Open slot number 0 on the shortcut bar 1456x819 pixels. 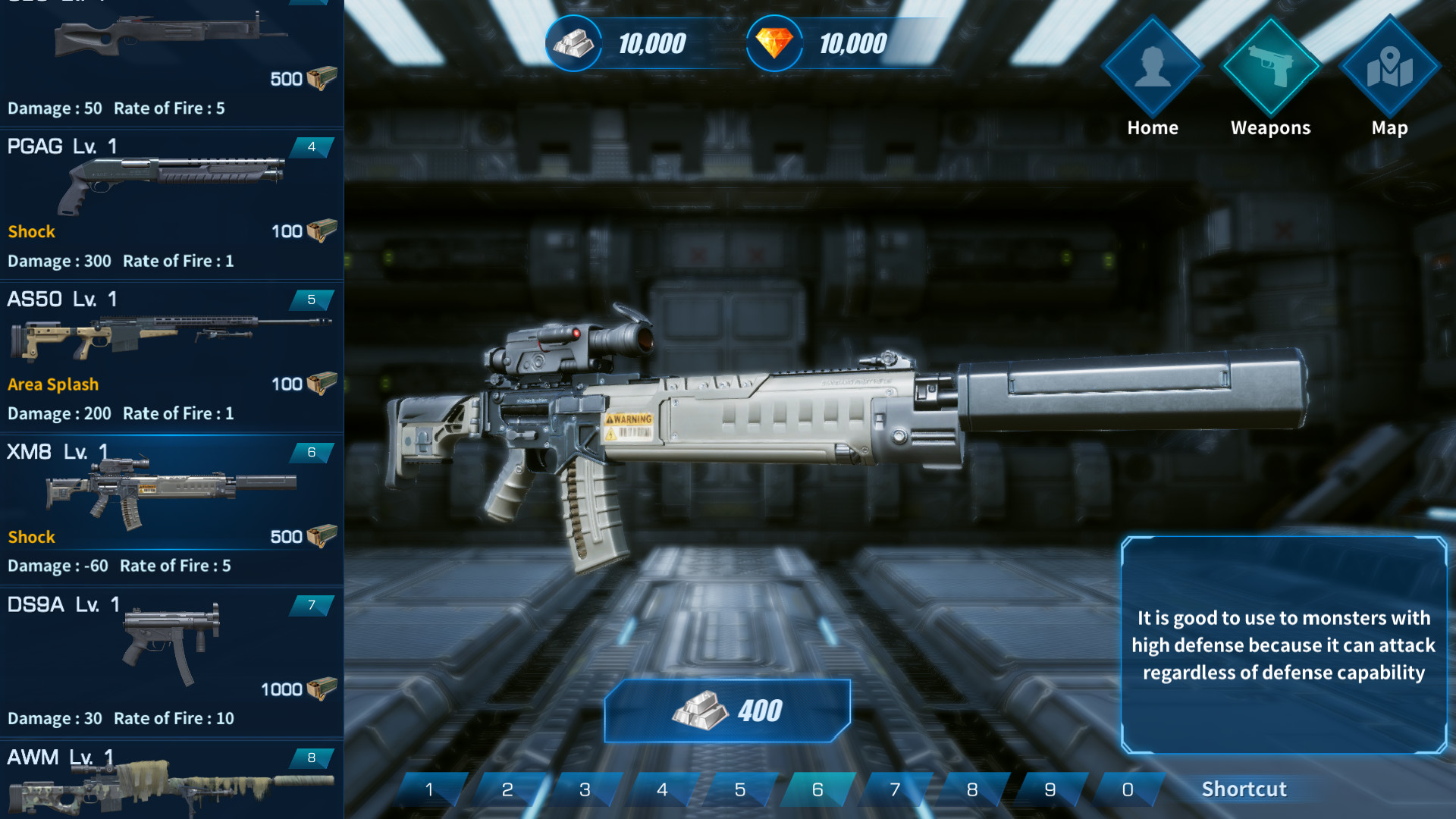point(1128,789)
